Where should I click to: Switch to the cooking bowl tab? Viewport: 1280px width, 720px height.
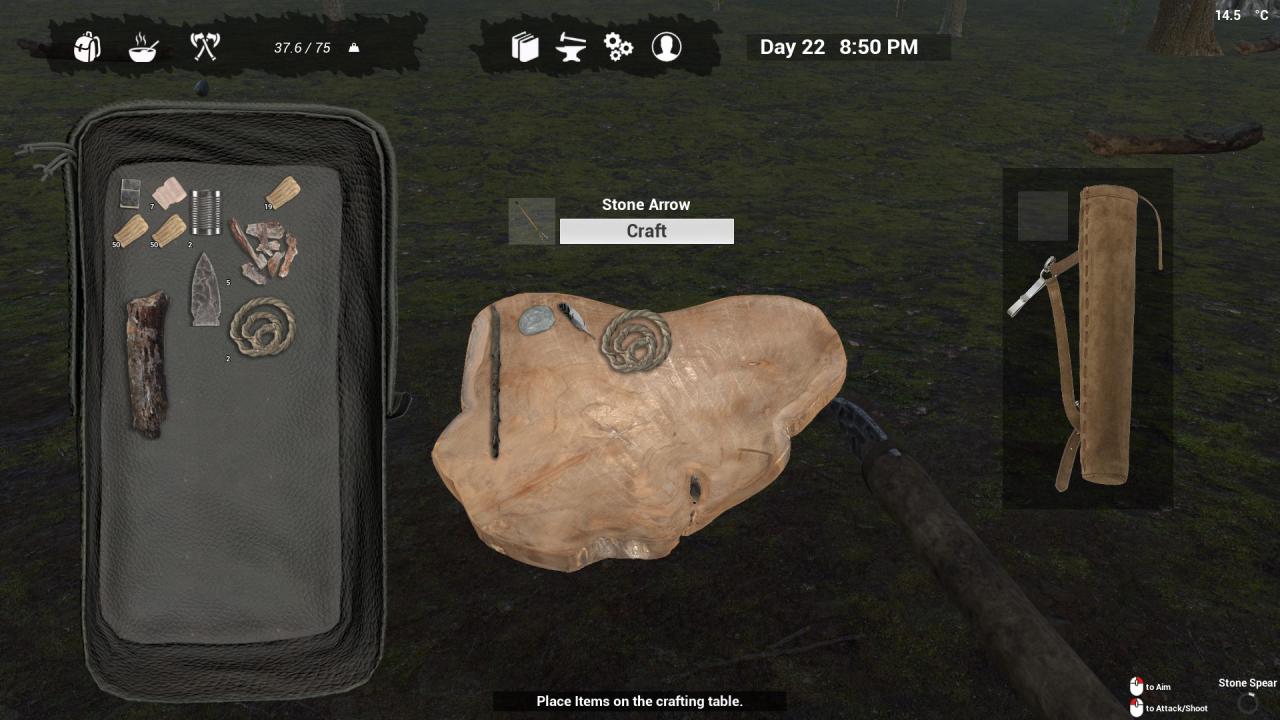[x=143, y=47]
